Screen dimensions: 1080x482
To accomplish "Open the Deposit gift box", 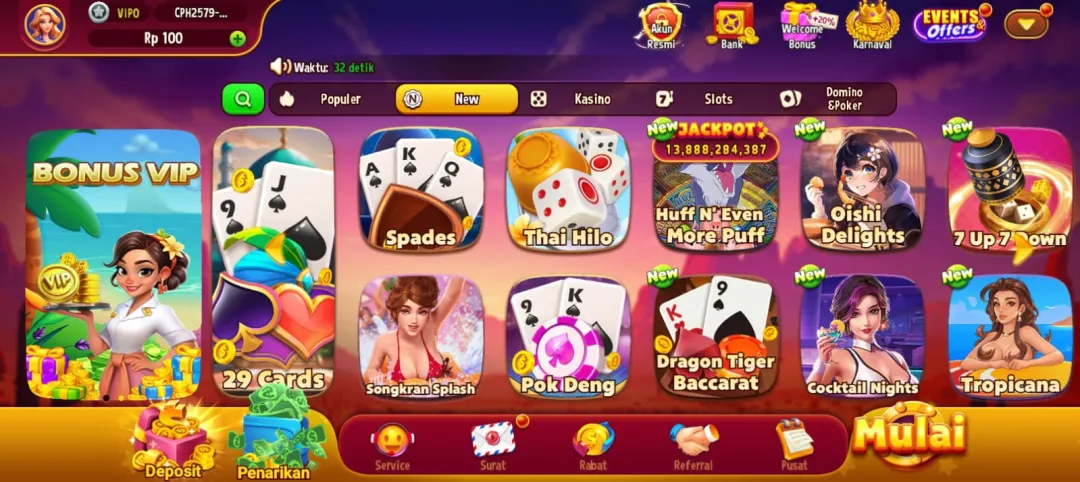I will coord(172,442).
